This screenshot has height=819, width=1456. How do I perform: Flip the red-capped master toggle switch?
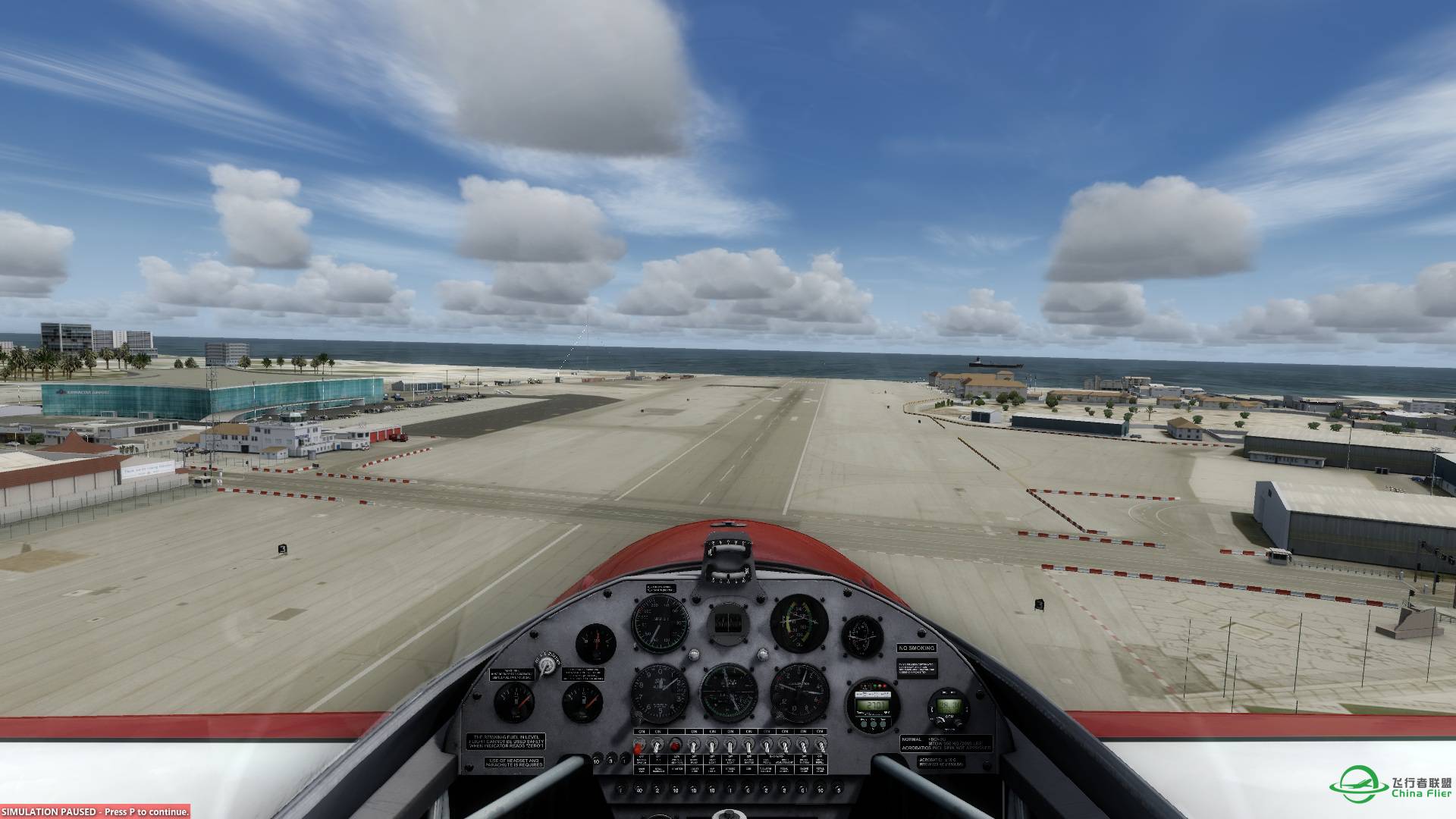point(640,746)
